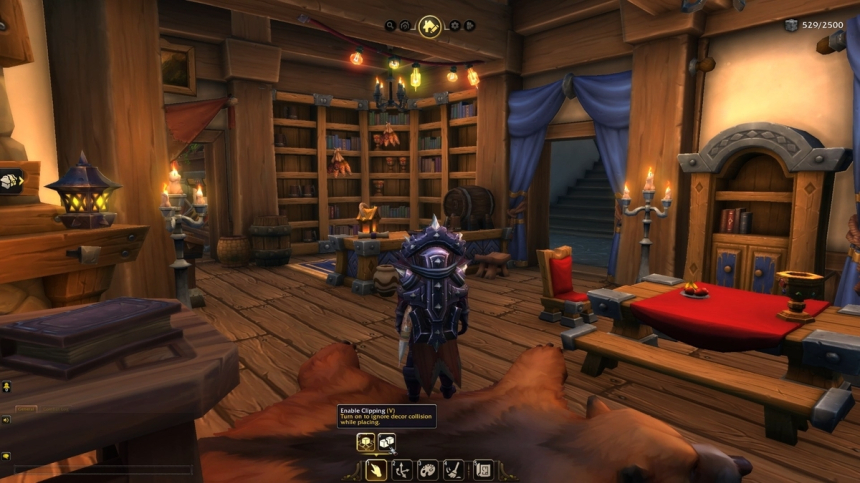860x483 pixels.
Task: Enable clipping with the overlapping cubes button
Action: [x=386, y=441]
